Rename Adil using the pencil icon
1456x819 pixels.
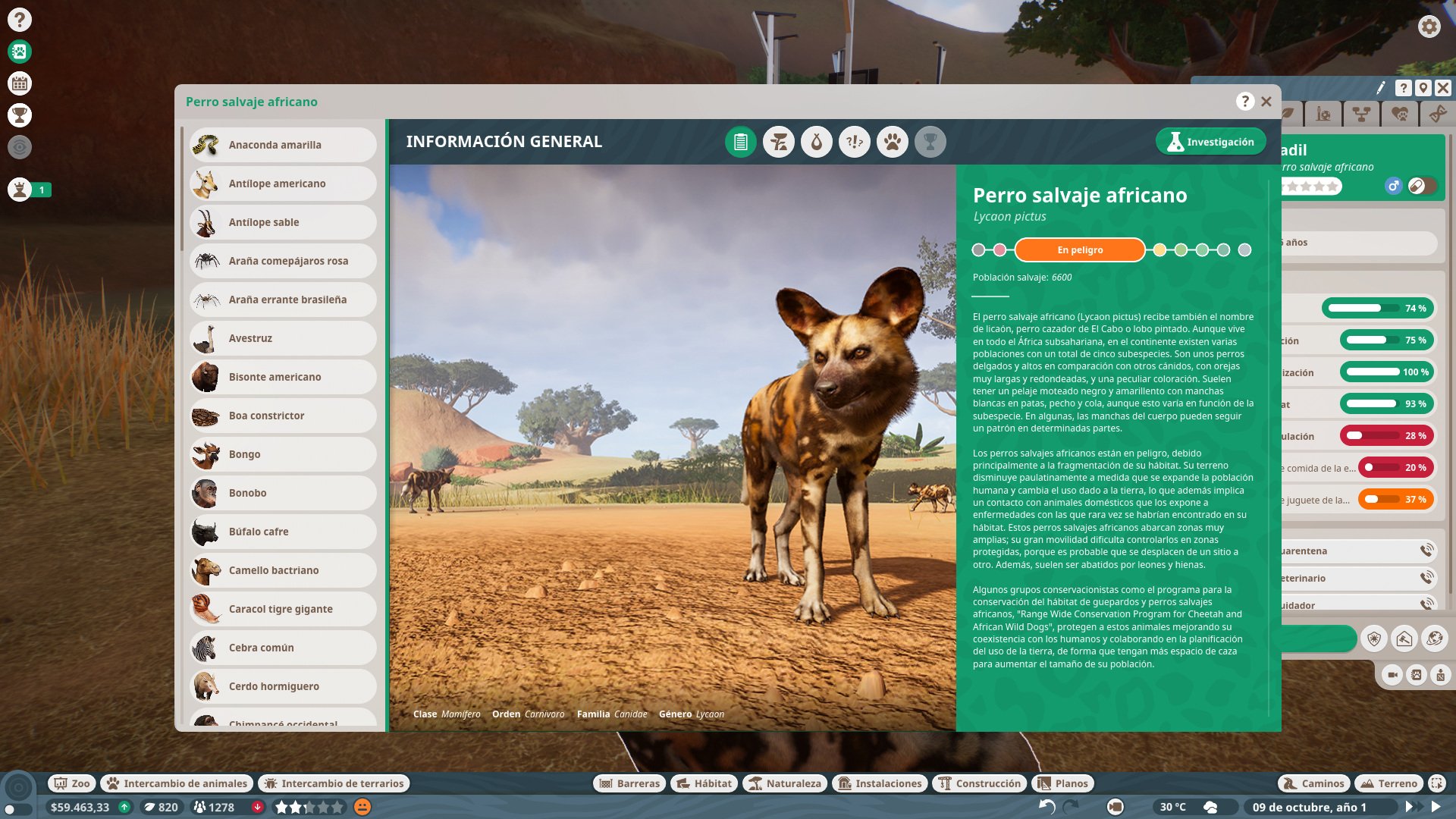(x=1381, y=88)
